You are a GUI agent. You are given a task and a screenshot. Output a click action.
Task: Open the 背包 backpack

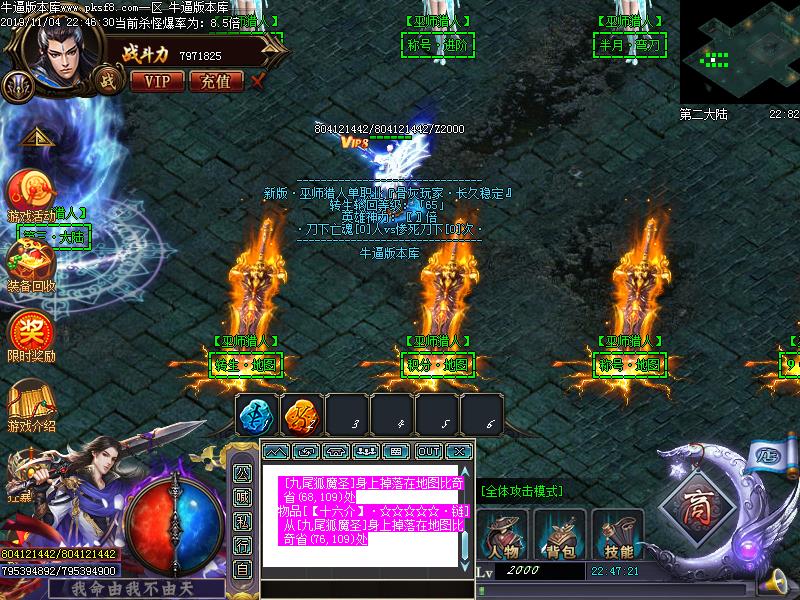pos(559,535)
